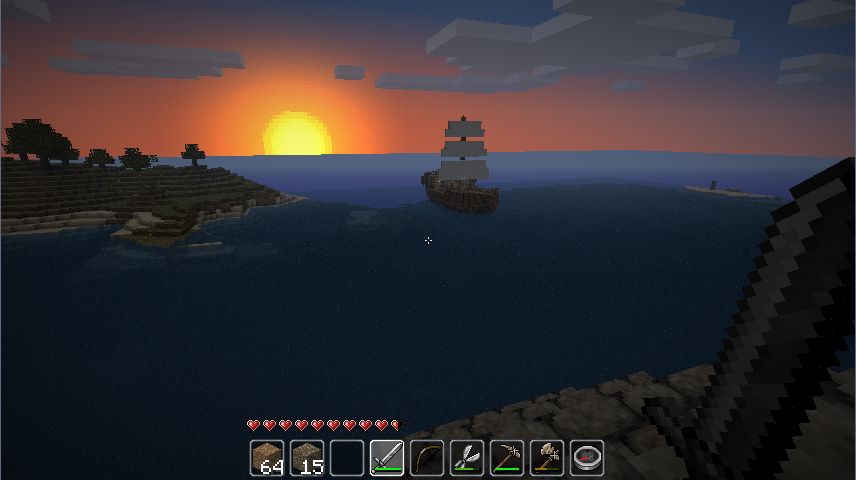Select the iron sword slot
This screenshot has height=480, width=856.
coord(387,458)
